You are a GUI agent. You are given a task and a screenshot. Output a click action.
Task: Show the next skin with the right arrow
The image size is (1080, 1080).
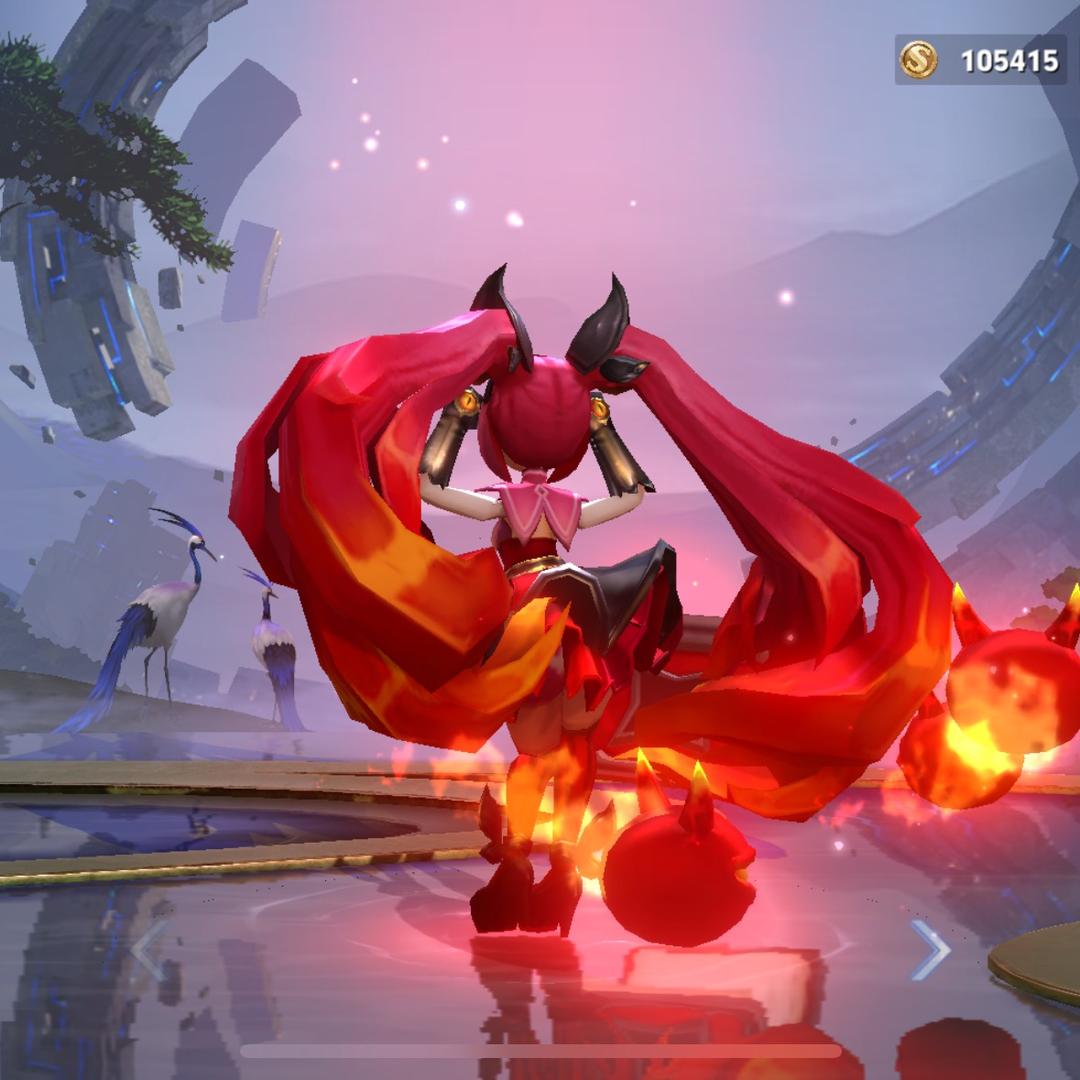pyautogui.click(x=929, y=949)
